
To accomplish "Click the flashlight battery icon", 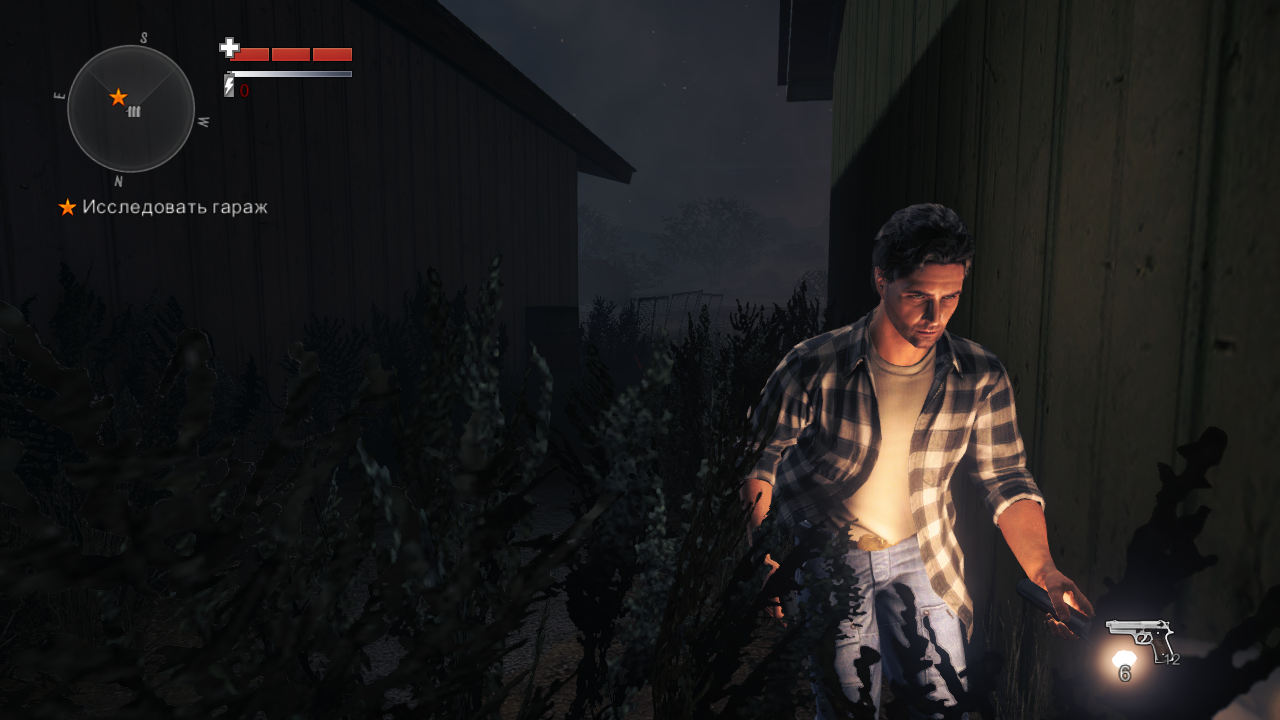I will click(229, 88).
